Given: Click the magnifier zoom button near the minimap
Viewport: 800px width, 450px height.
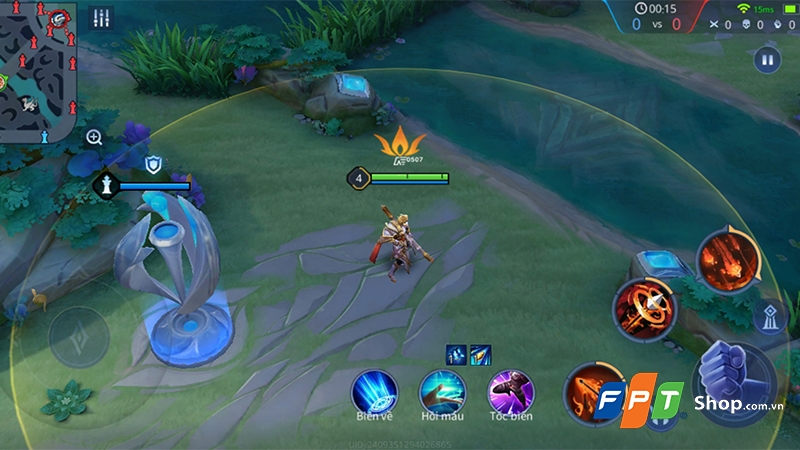Looking at the screenshot, I should pos(94,137).
